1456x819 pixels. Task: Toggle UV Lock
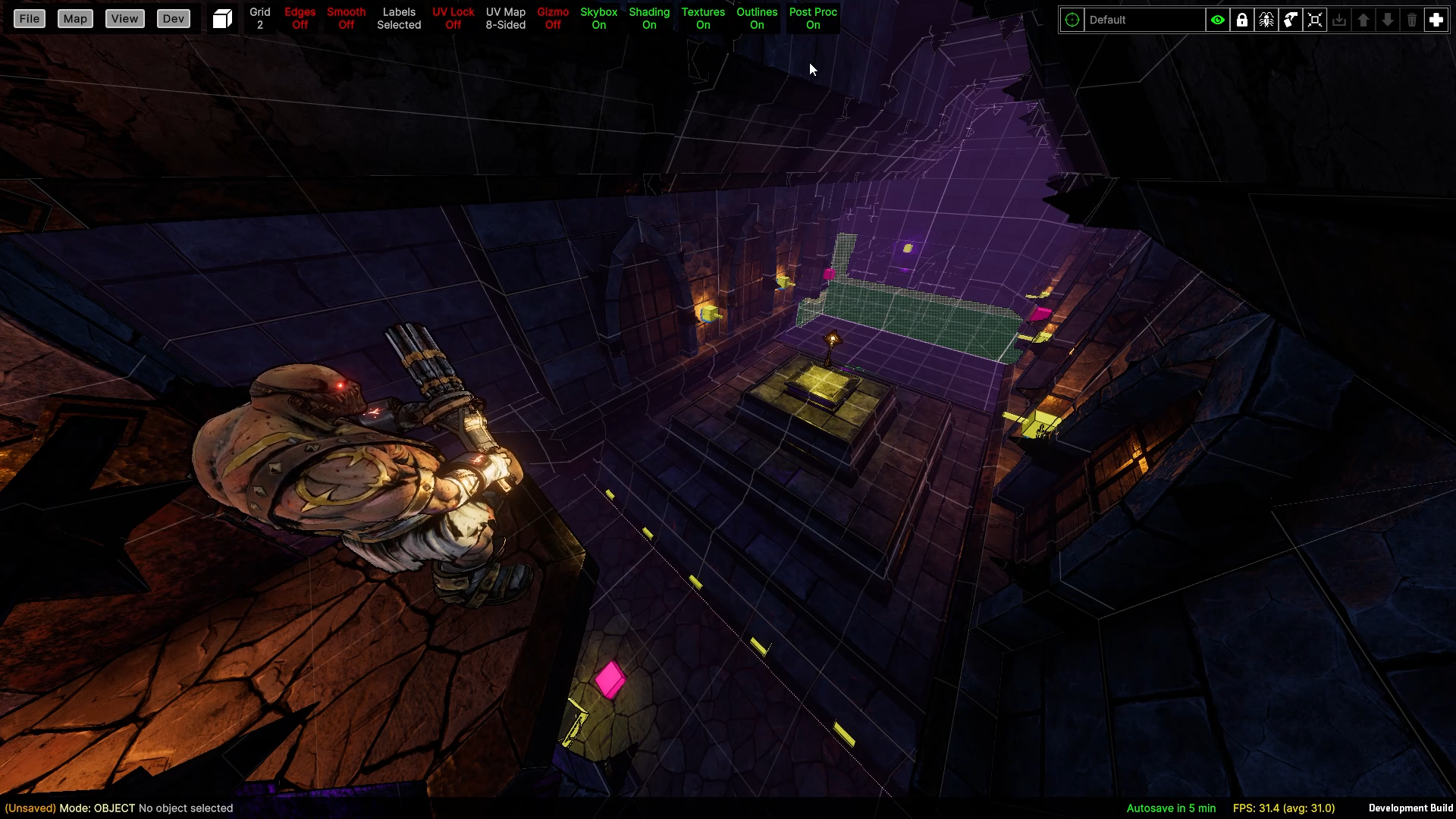click(453, 19)
